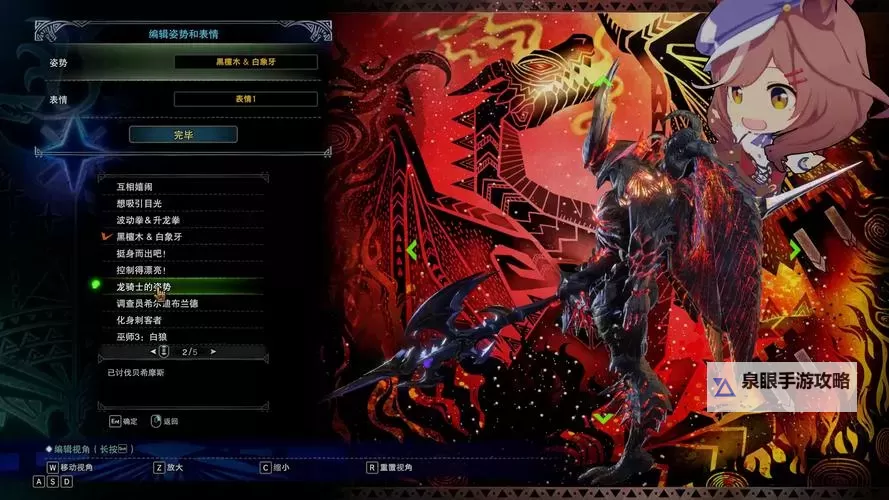Confirm with the 完毕 button
The image size is (889, 500).
[183, 134]
